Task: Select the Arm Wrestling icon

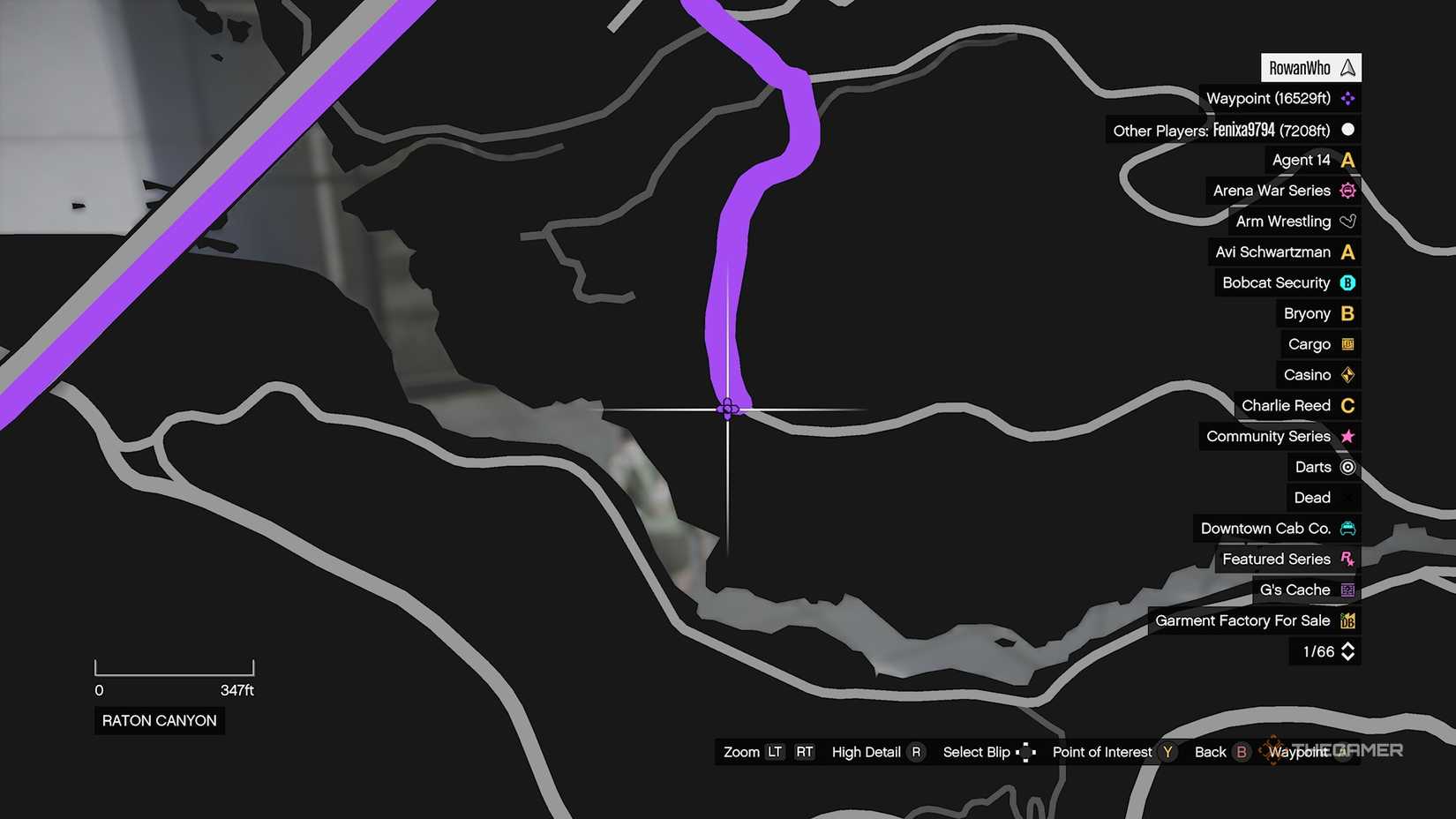Action: coord(1347,221)
